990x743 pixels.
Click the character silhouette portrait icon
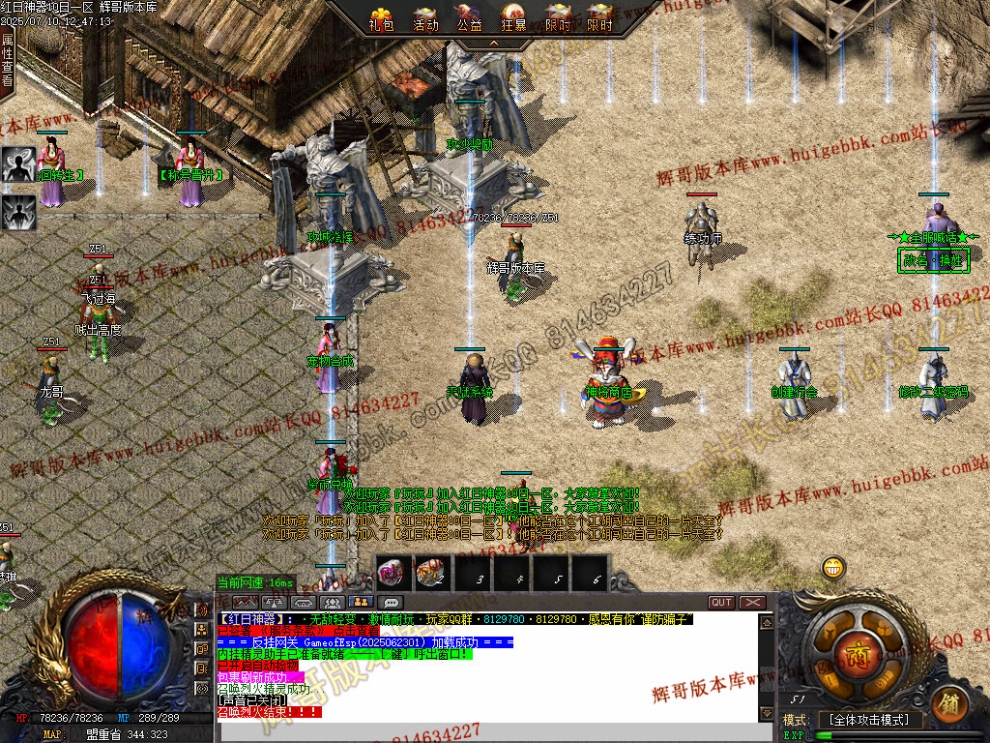point(18,165)
